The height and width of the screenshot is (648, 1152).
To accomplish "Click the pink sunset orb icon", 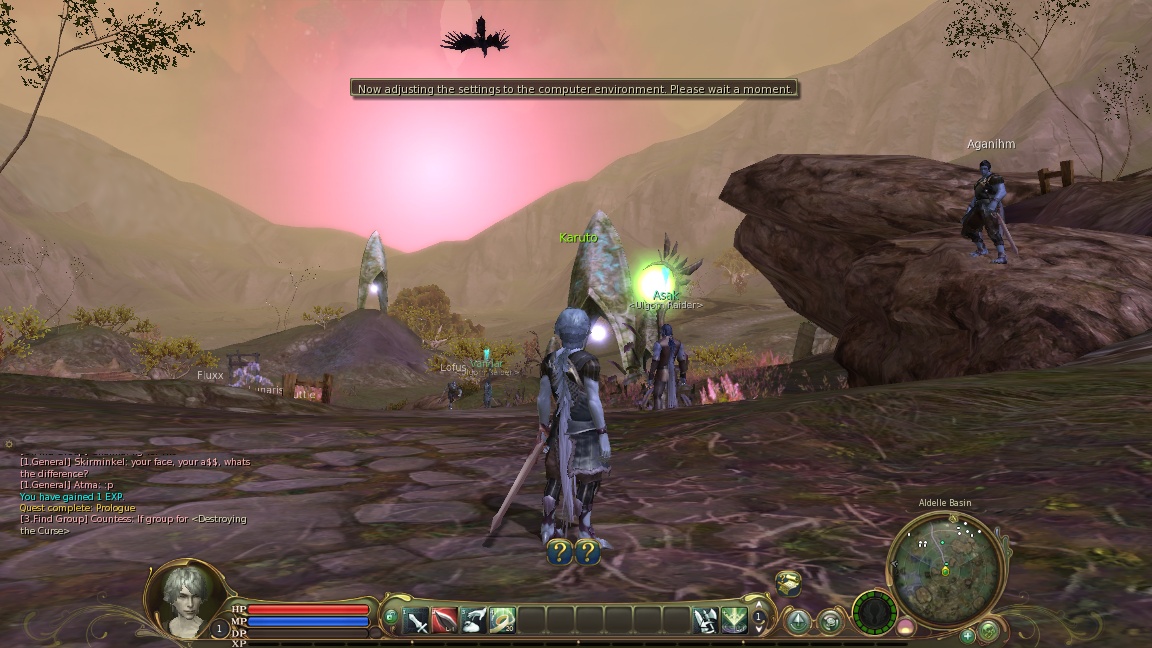I will [x=906, y=626].
